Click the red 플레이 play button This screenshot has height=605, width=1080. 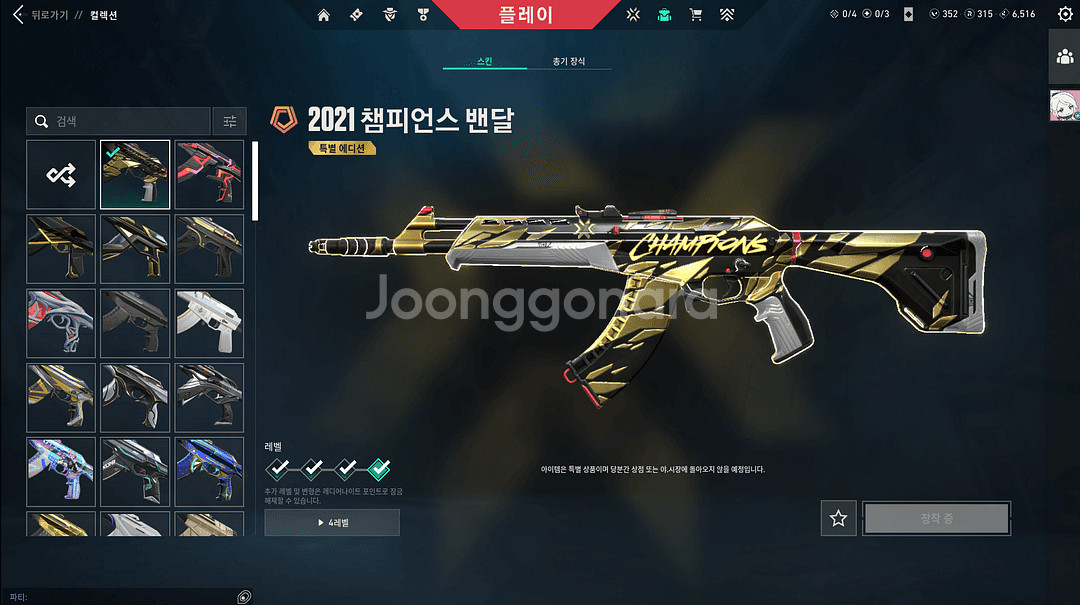pos(525,15)
